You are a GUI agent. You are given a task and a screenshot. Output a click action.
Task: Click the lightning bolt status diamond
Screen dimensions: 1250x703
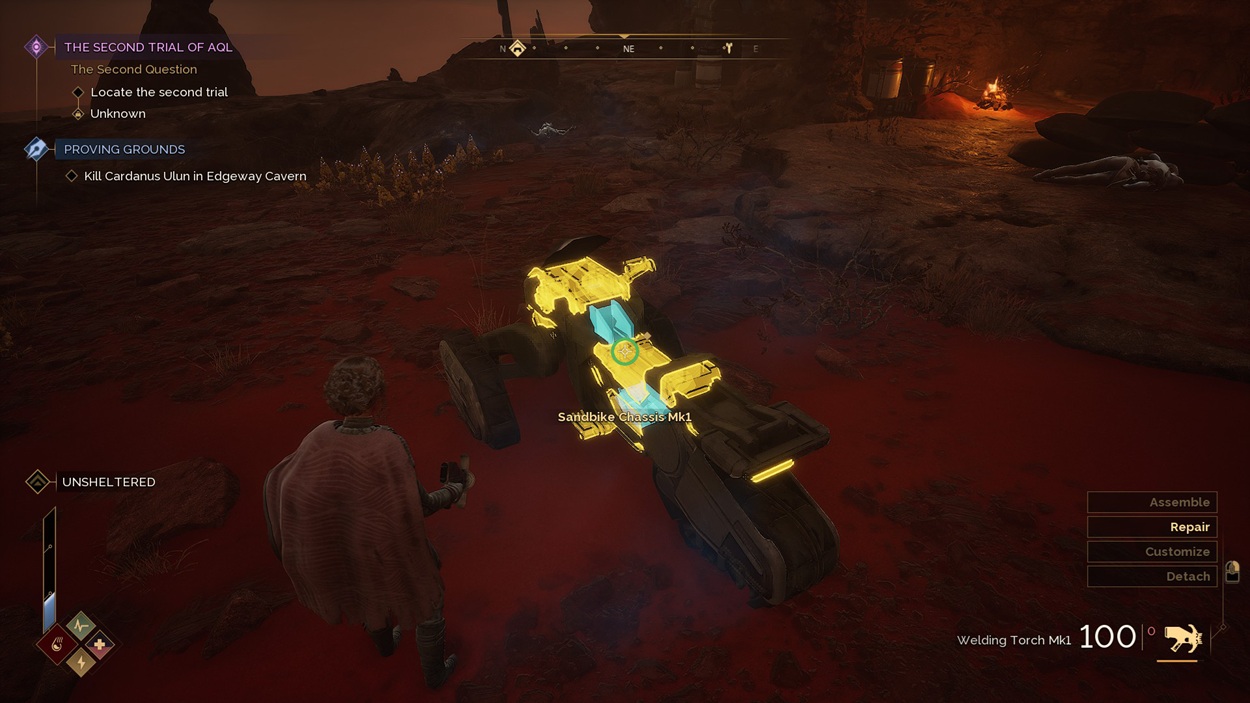(81, 661)
